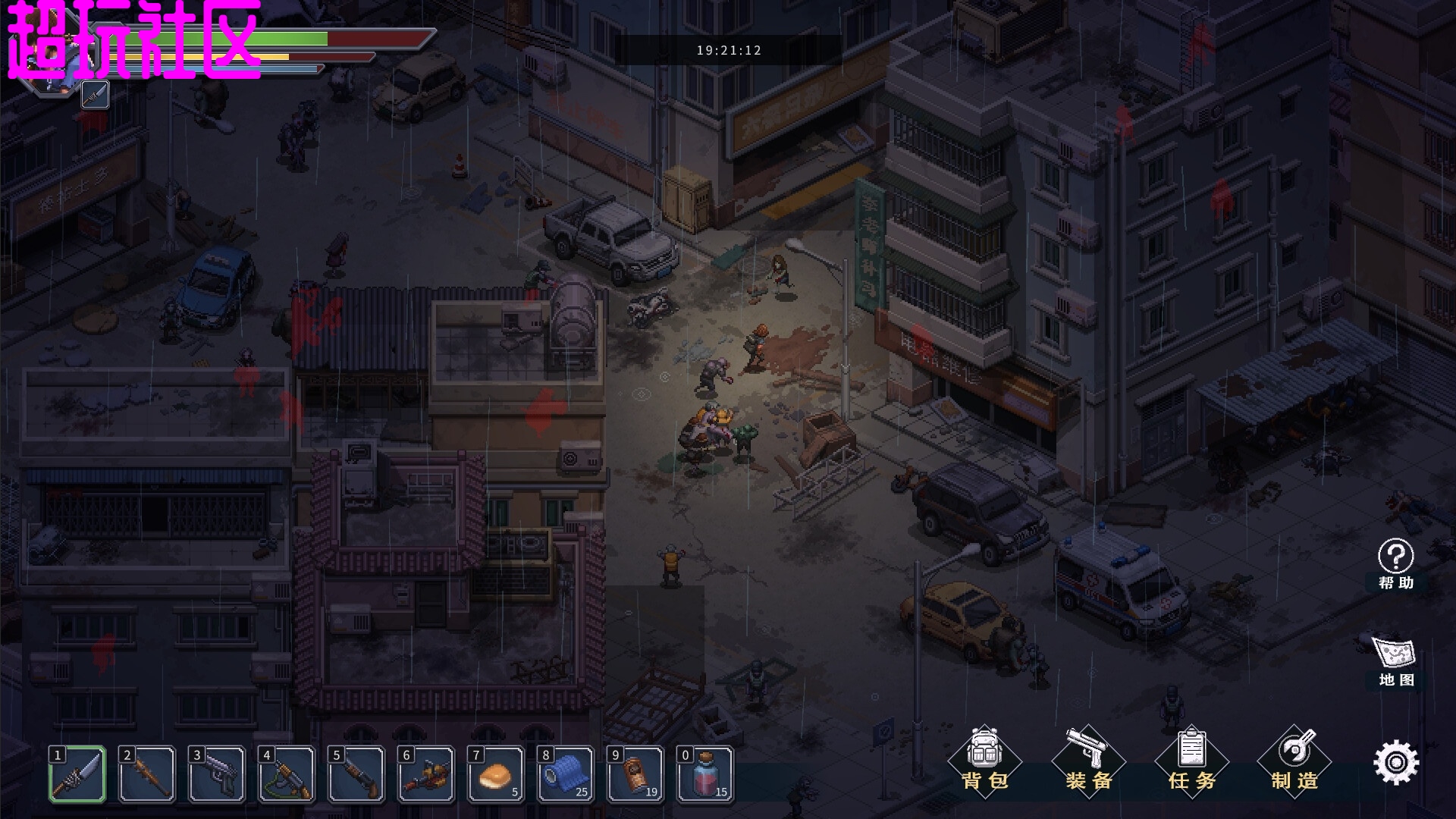The height and width of the screenshot is (819, 1456).
Task: Show the quests (任务) list
Action: [1191, 760]
